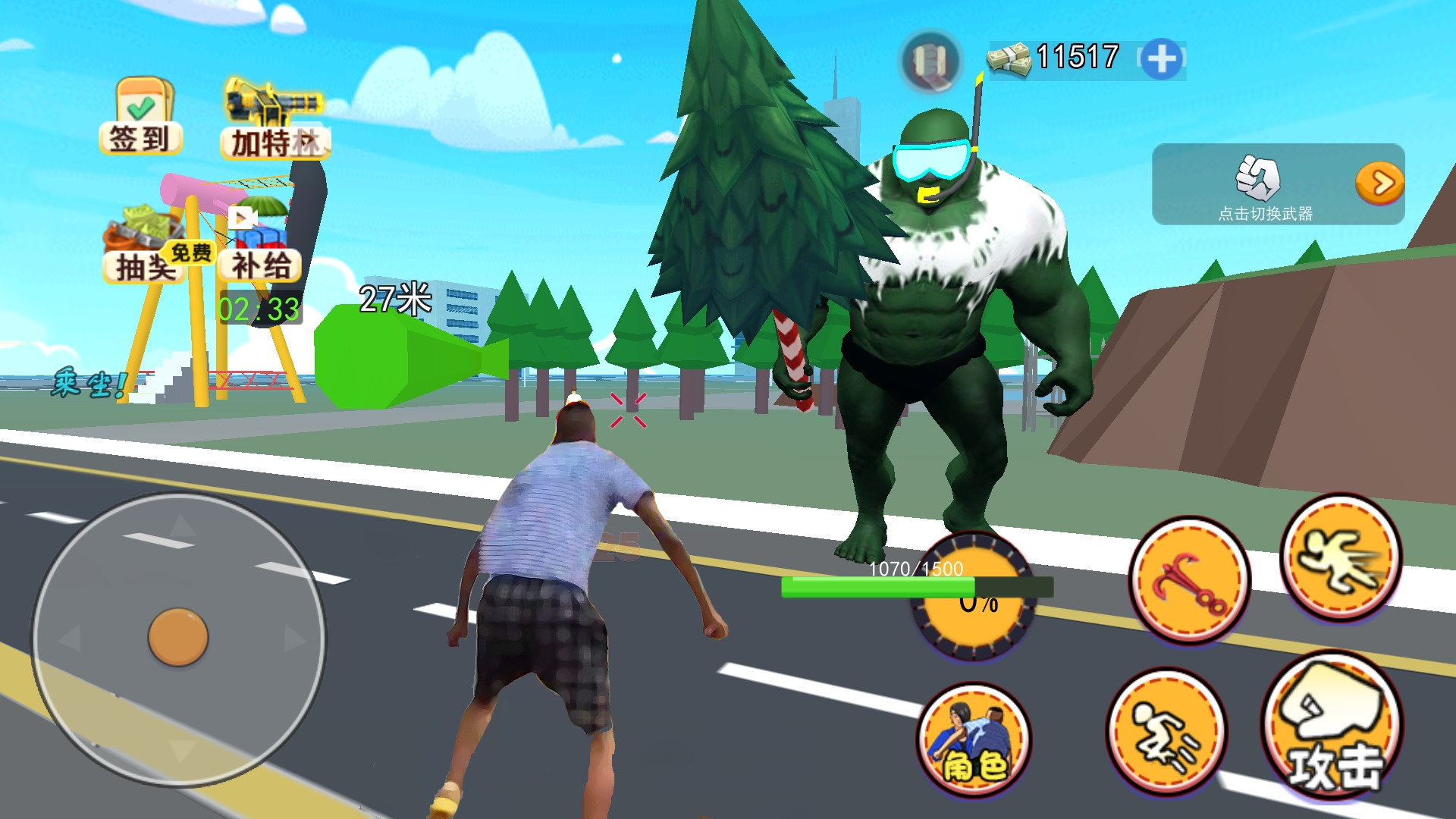Open the 角色 character menu
Screen dimensions: 1456x819
click(x=974, y=739)
